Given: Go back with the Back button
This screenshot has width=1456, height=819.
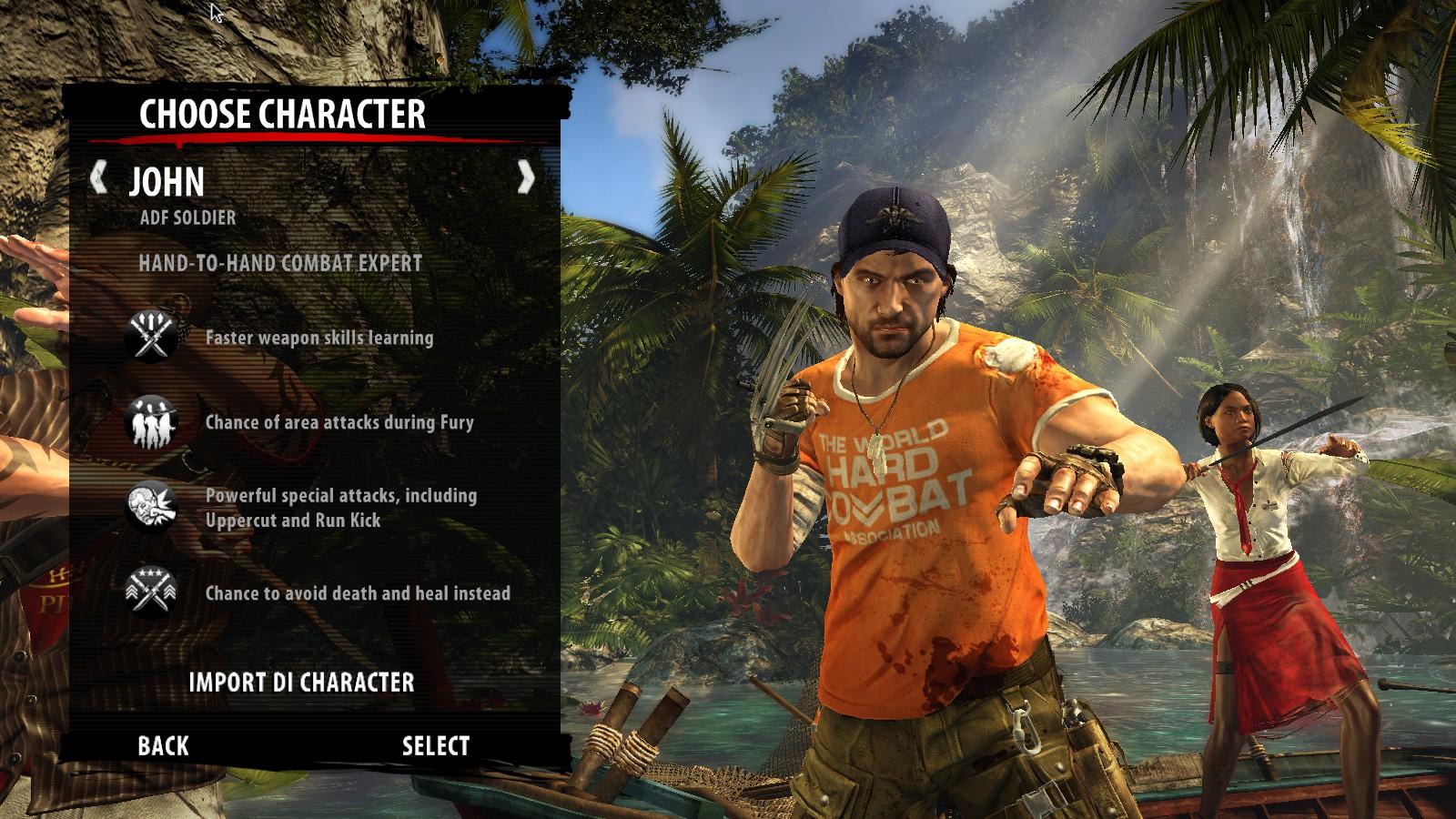Looking at the screenshot, I should coord(163,746).
